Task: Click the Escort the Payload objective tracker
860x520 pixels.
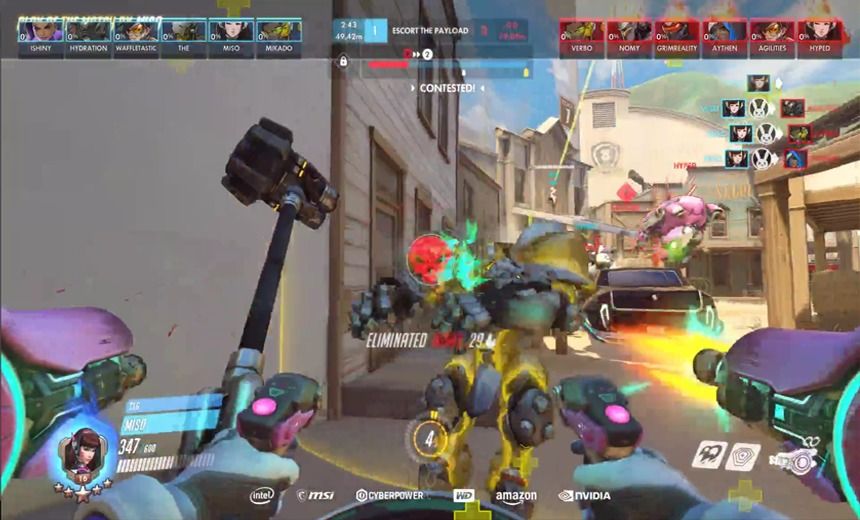Action: pos(430,31)
